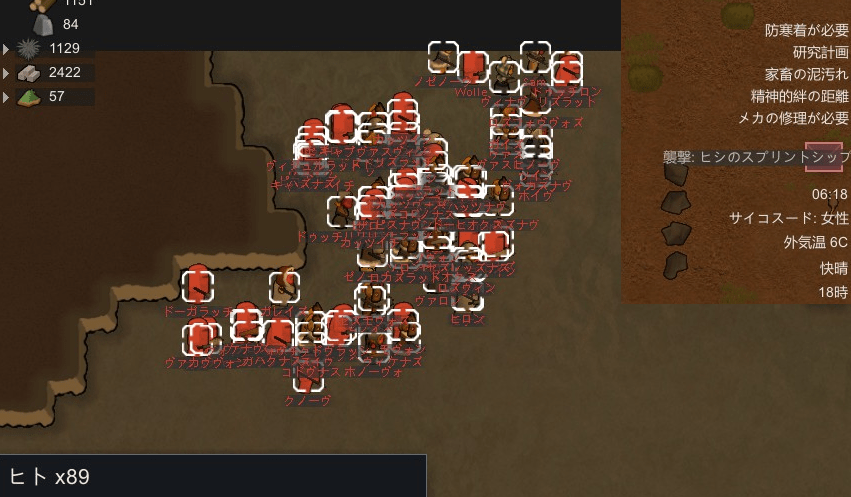Expand the green pile category showing 57
This screenshot has width=851, height=497.
point(8,97)
